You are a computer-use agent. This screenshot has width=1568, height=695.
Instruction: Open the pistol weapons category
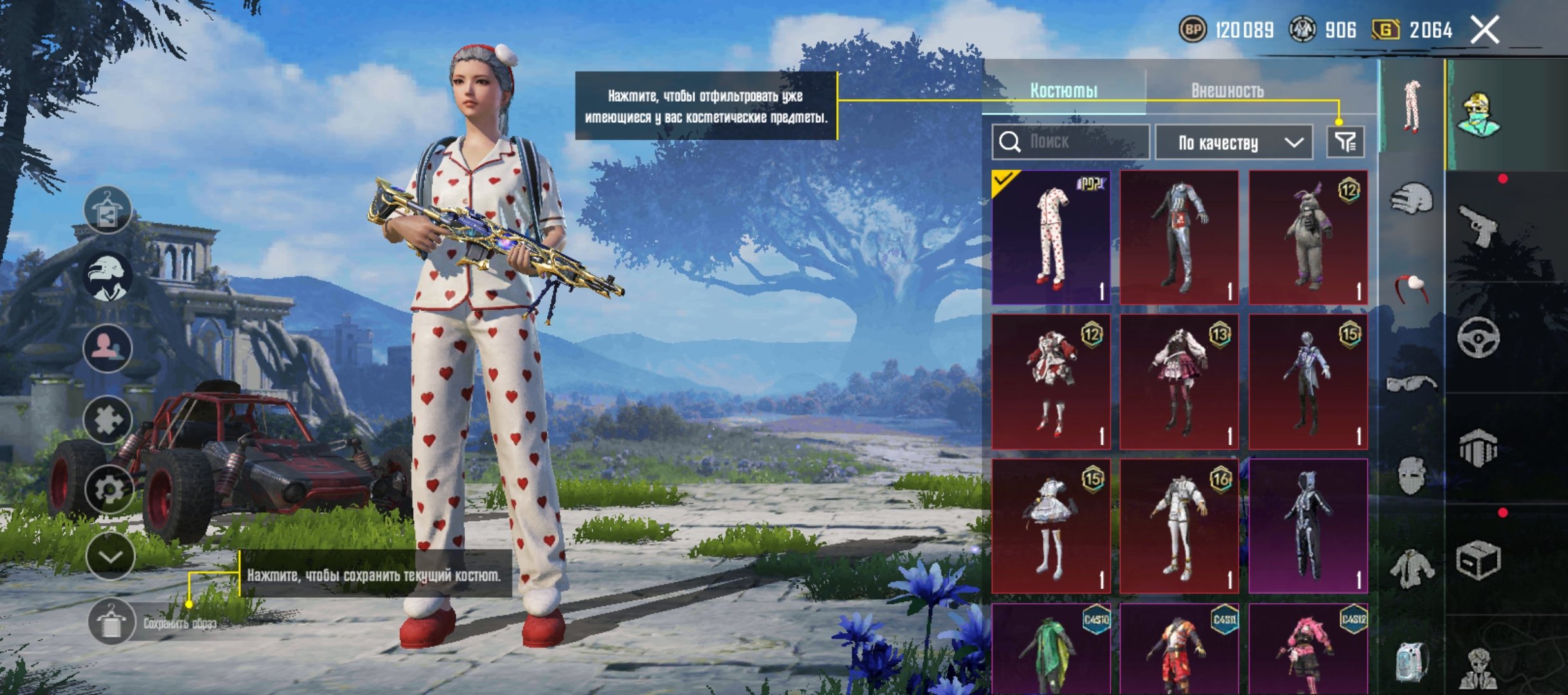point(1478,225)
